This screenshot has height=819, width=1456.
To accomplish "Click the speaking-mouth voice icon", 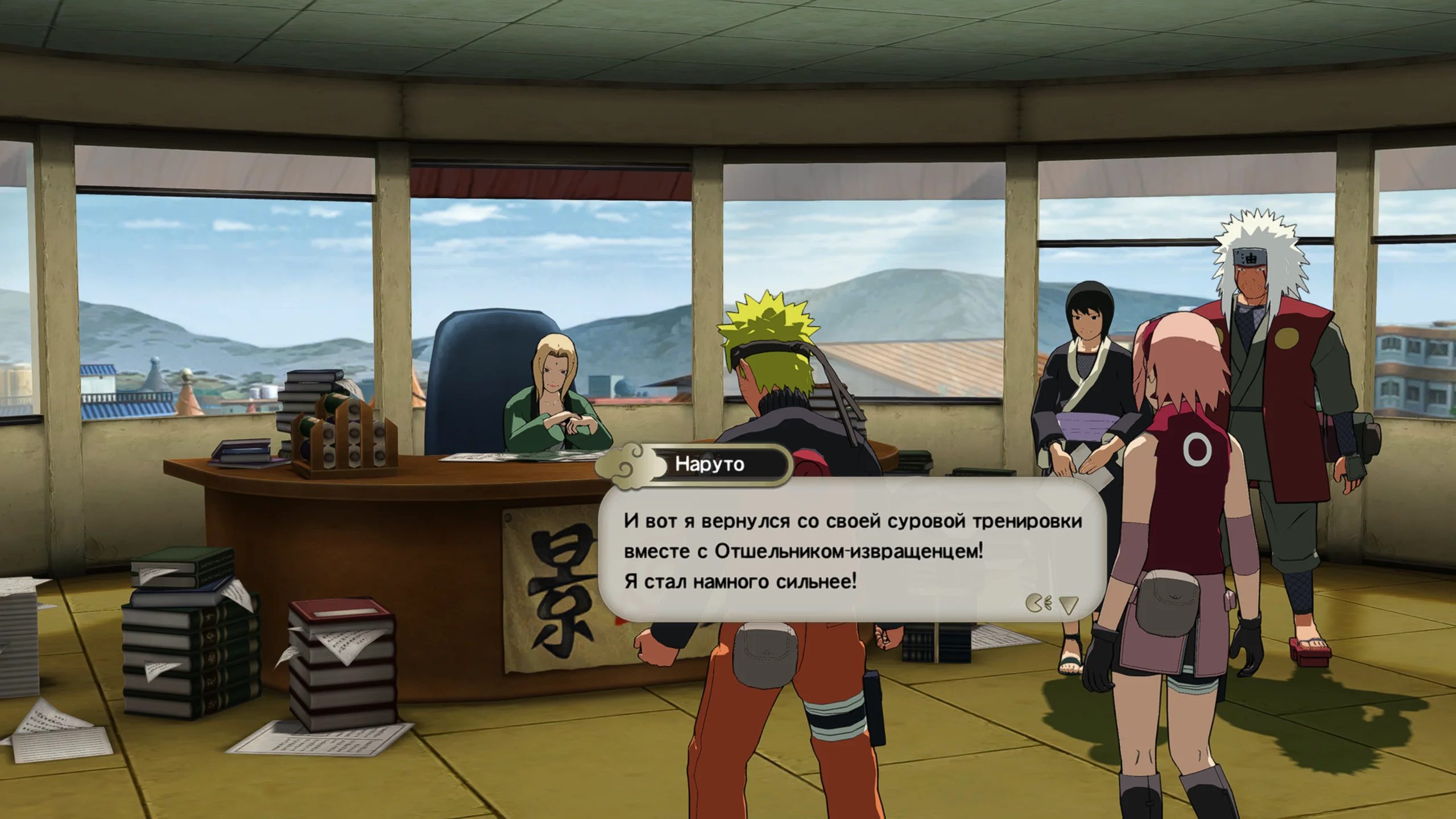I will (x=1039, y=603).
